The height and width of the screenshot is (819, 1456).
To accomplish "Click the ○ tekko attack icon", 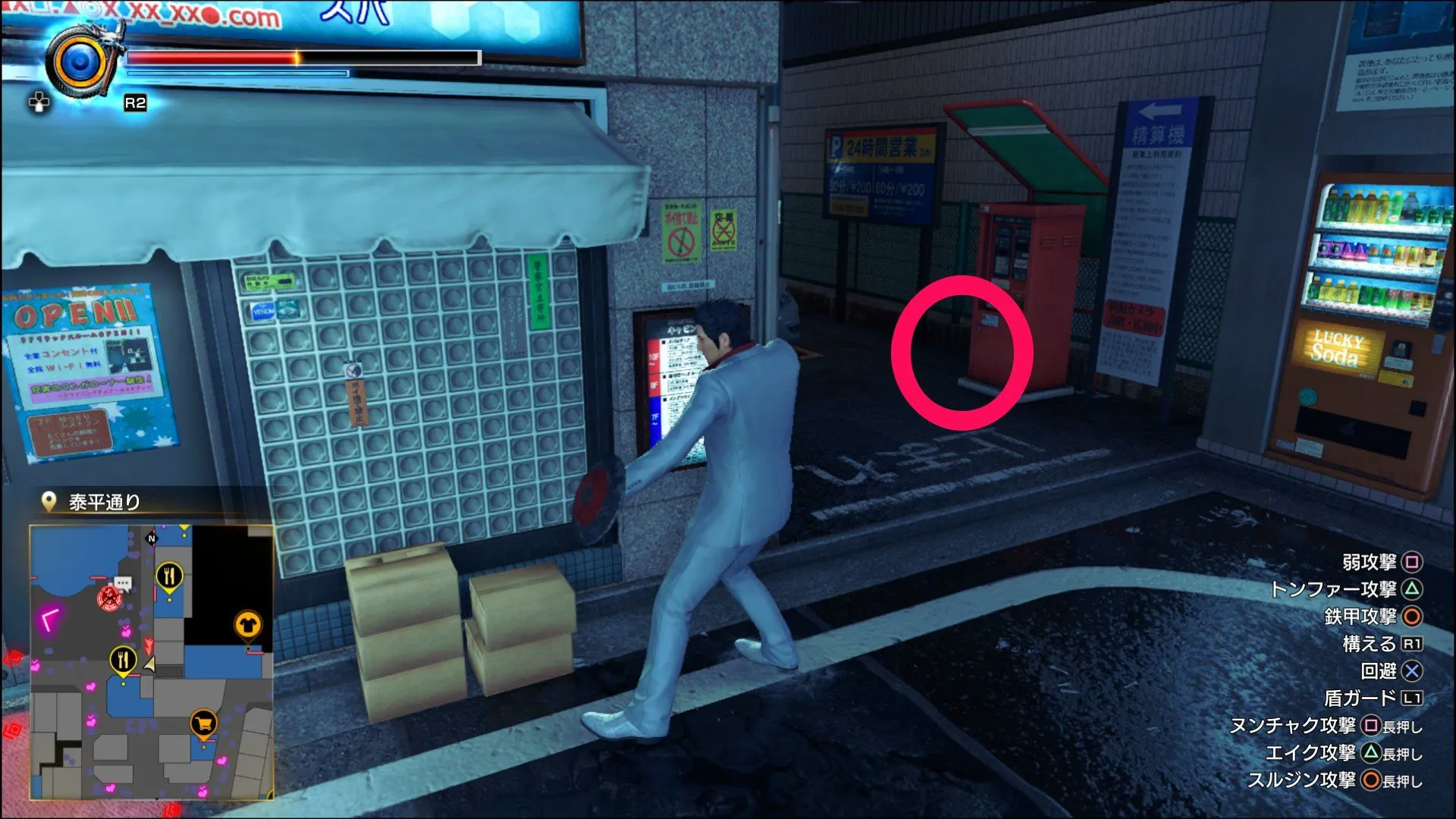I will [1411, 614].
